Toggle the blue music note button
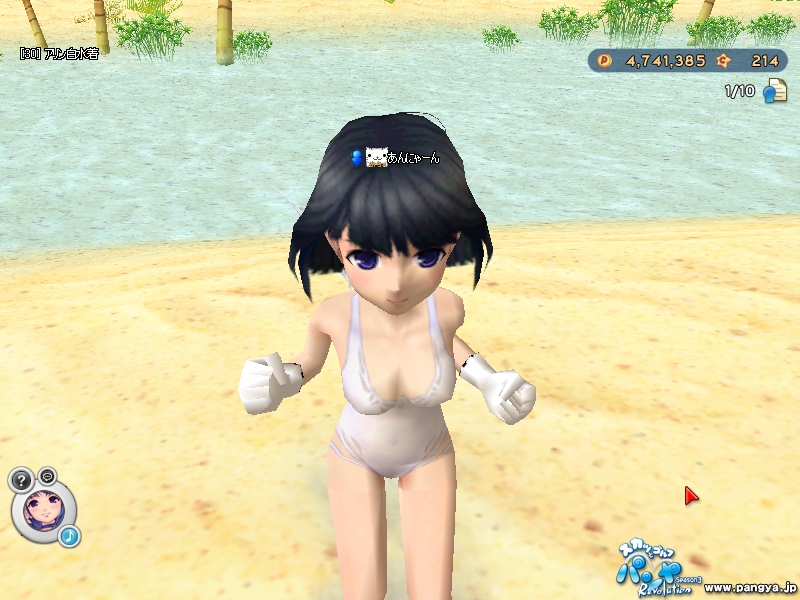The height and width of the screenshot is (600, 800). point(70,537)
